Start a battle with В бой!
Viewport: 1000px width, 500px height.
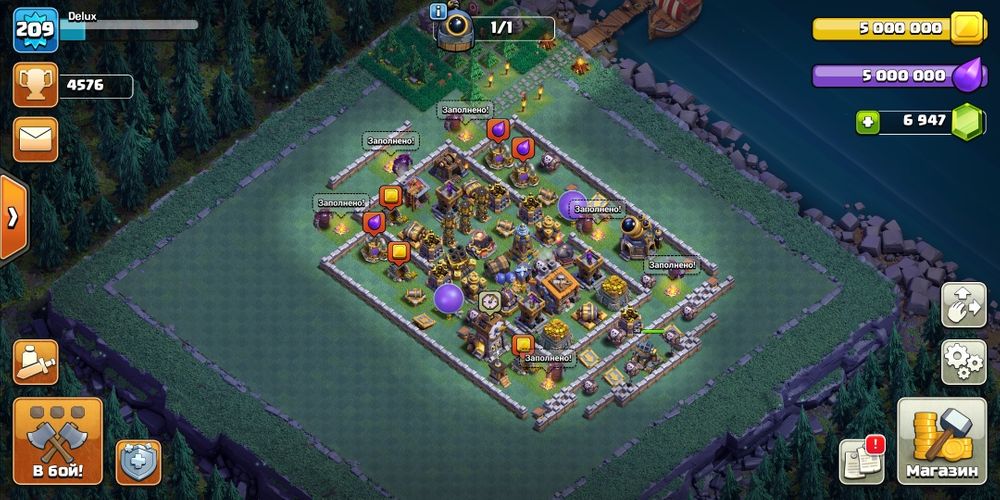tap(57, 440)
